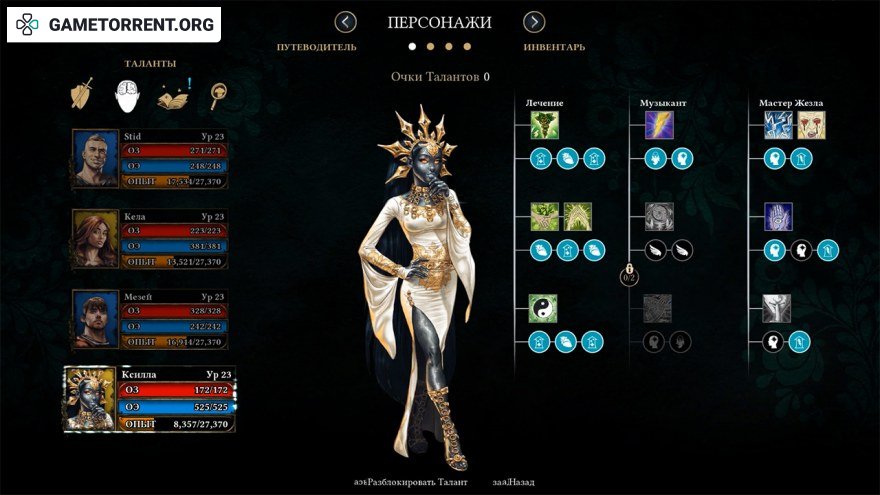
Task: Open the spellbook talent category
Action: [x=173, y=94]
